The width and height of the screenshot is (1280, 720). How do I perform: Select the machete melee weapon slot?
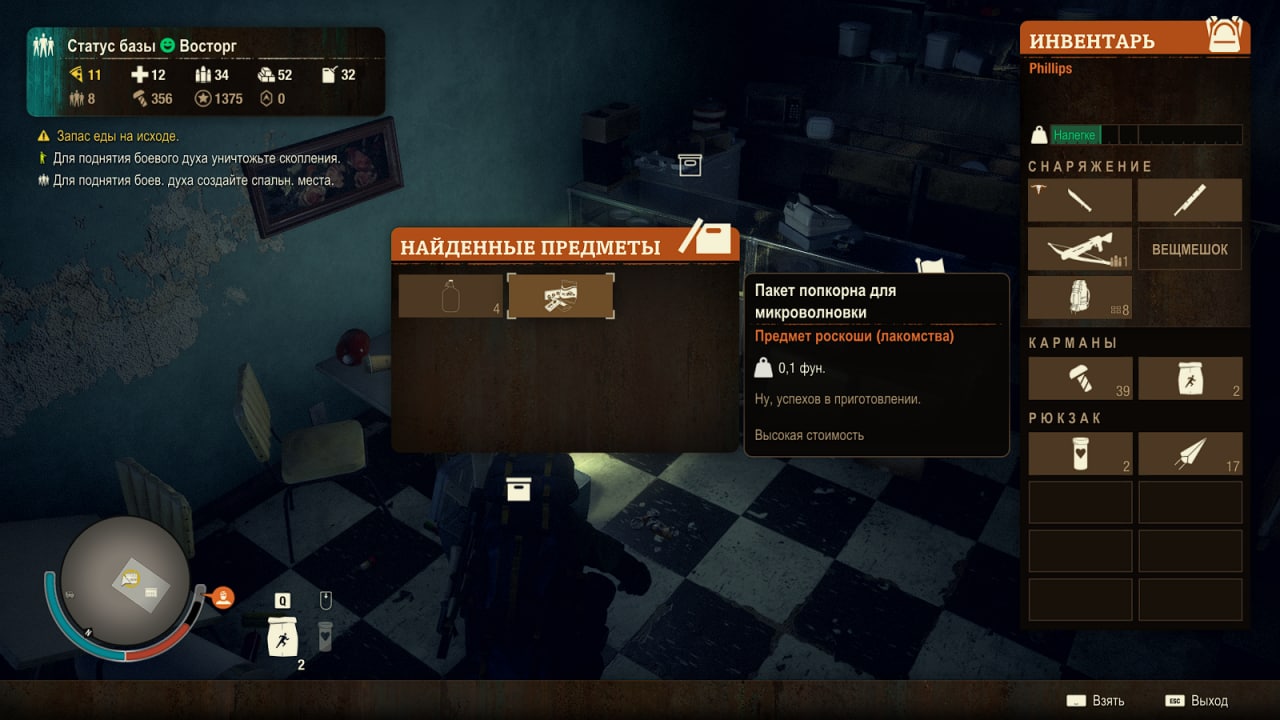tap(1080, 200)
